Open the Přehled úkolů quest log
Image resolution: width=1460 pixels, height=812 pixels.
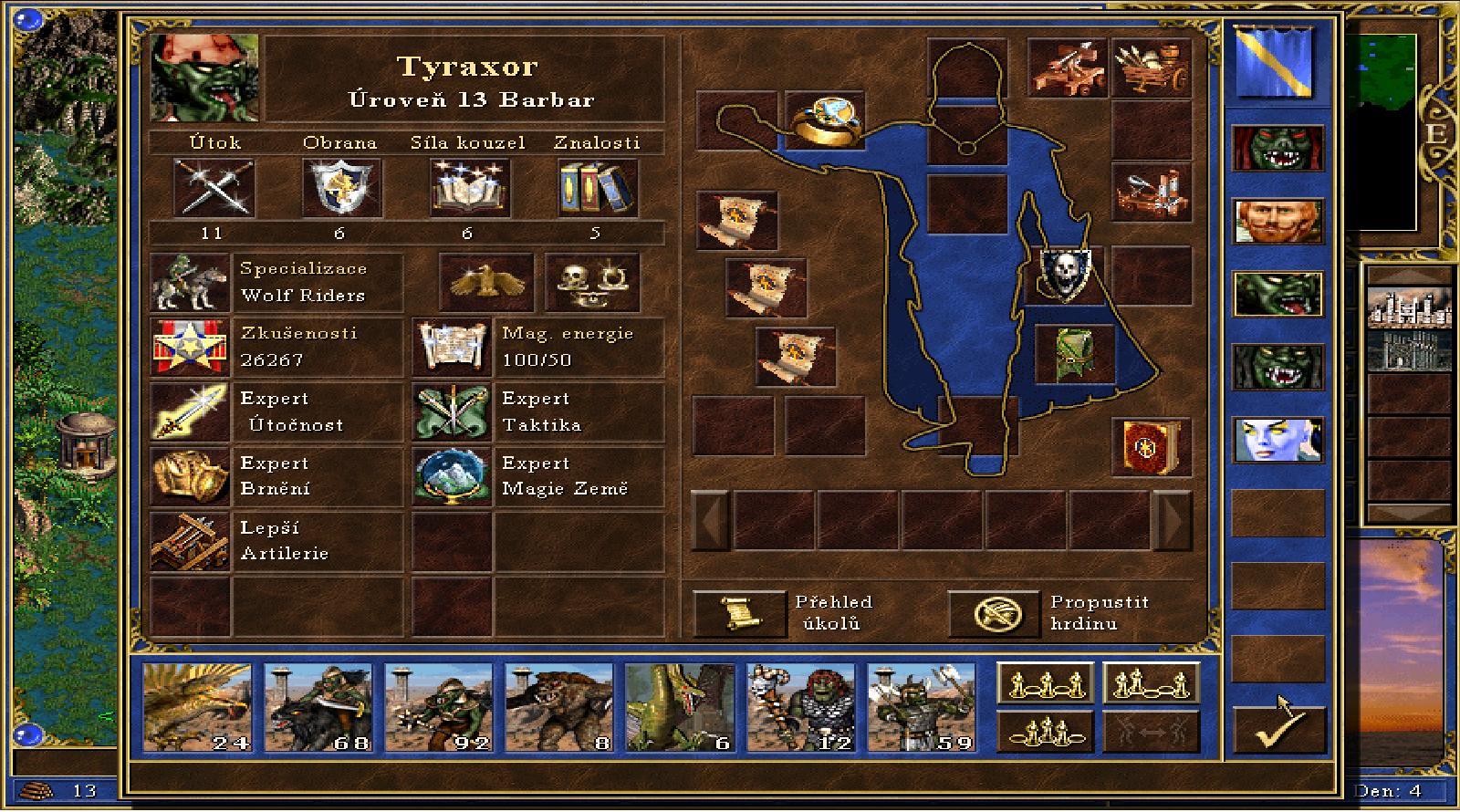(x=739, y=613)
